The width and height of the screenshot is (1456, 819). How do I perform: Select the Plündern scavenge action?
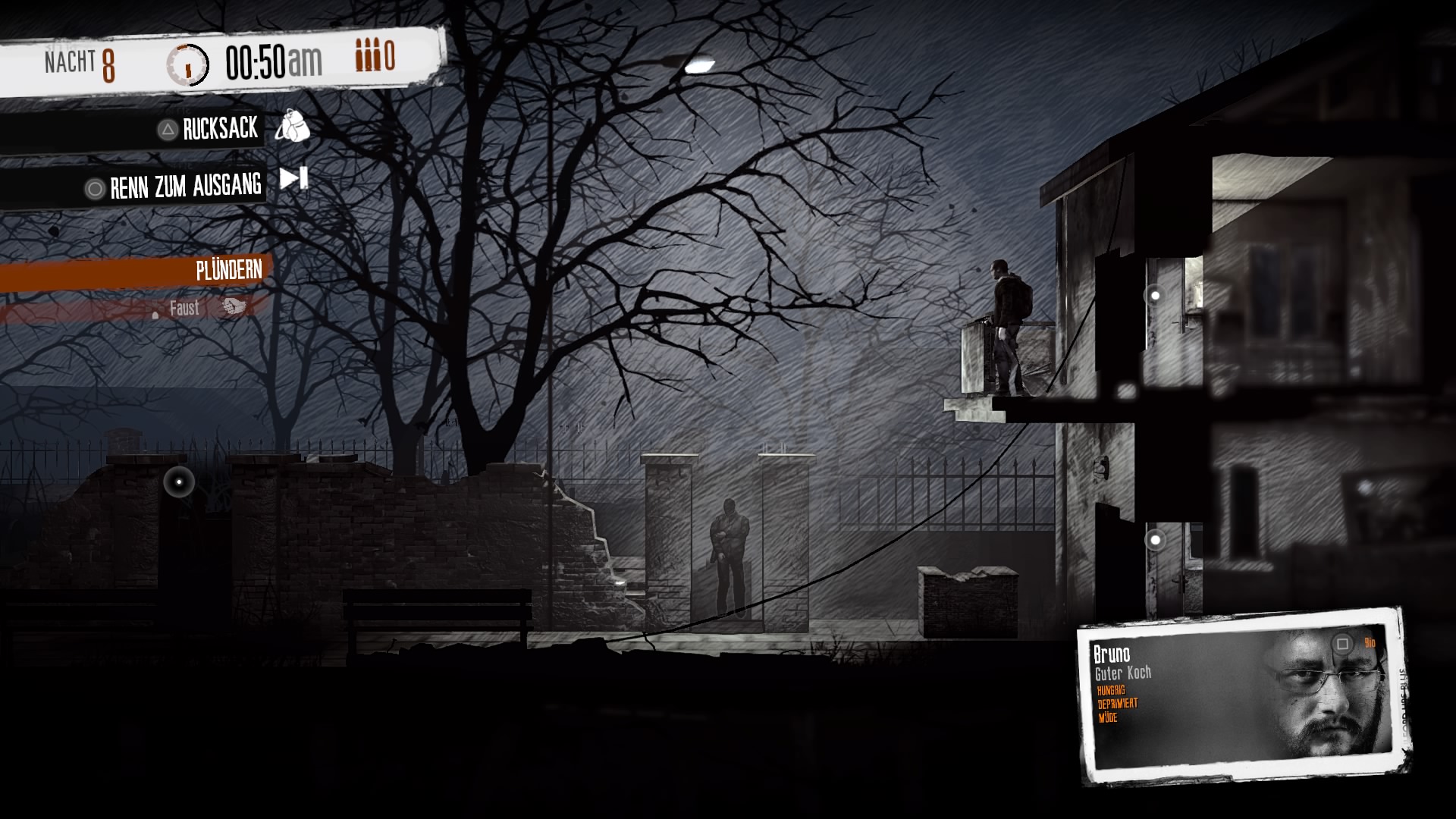227,268
